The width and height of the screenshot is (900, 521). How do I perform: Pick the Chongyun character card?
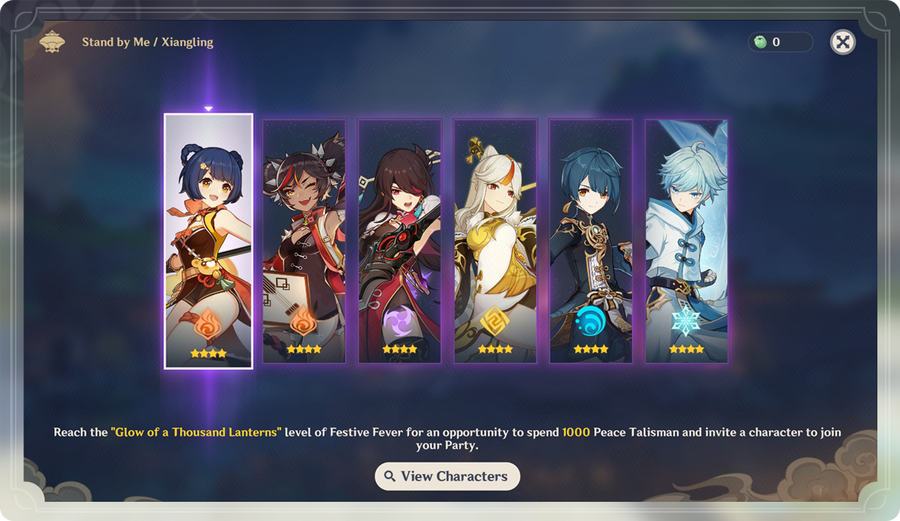pyautogui.click(x=686, y=241)
